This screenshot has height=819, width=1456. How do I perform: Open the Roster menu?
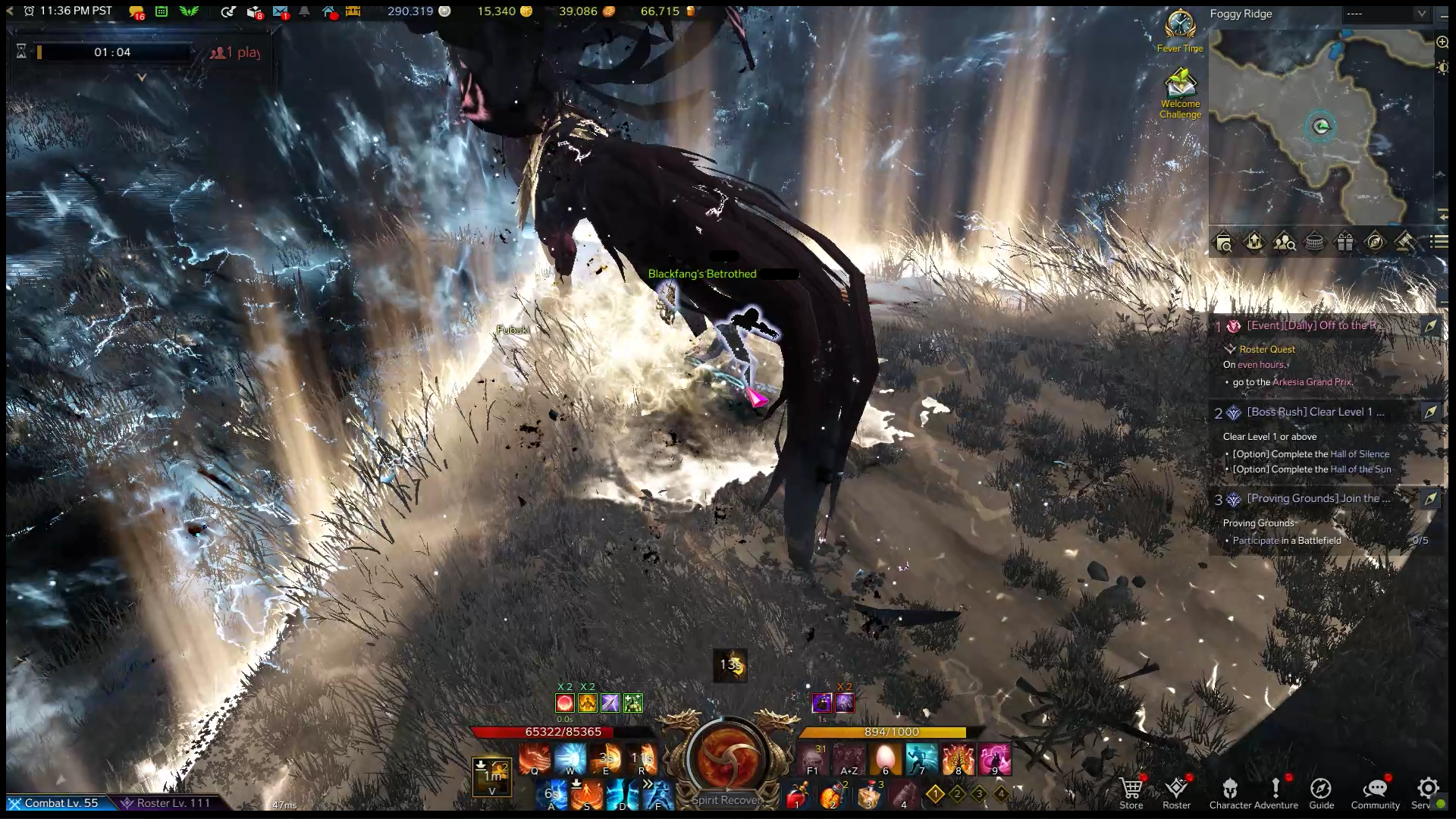1176,791
